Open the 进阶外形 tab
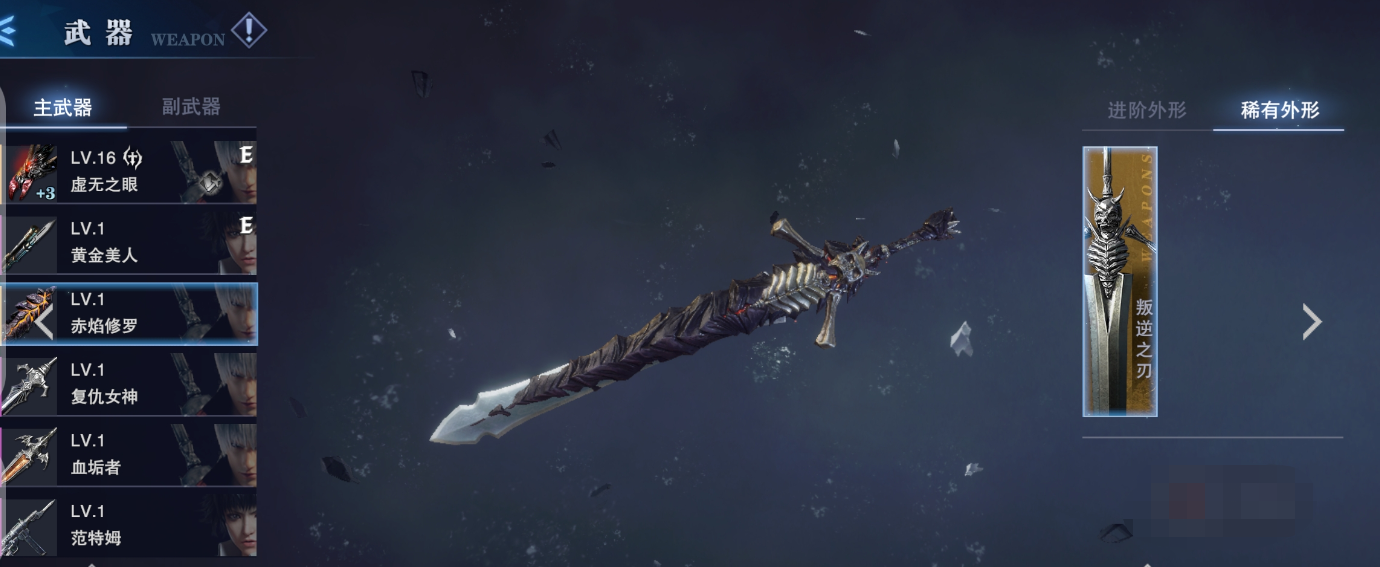This screenshot has height=567, width=1380. pos(1147,111)
